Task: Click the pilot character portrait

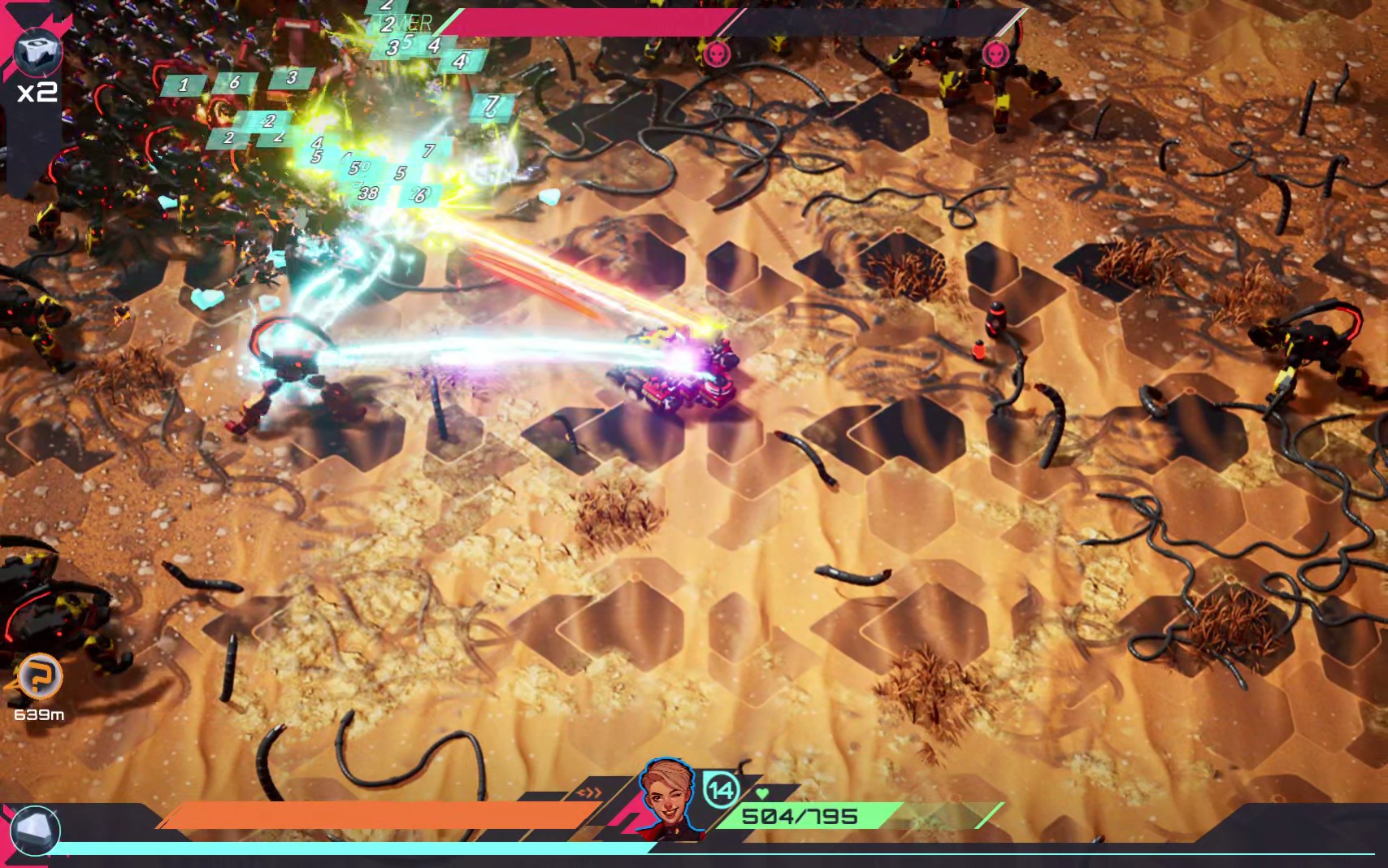Action: [666, 795]
